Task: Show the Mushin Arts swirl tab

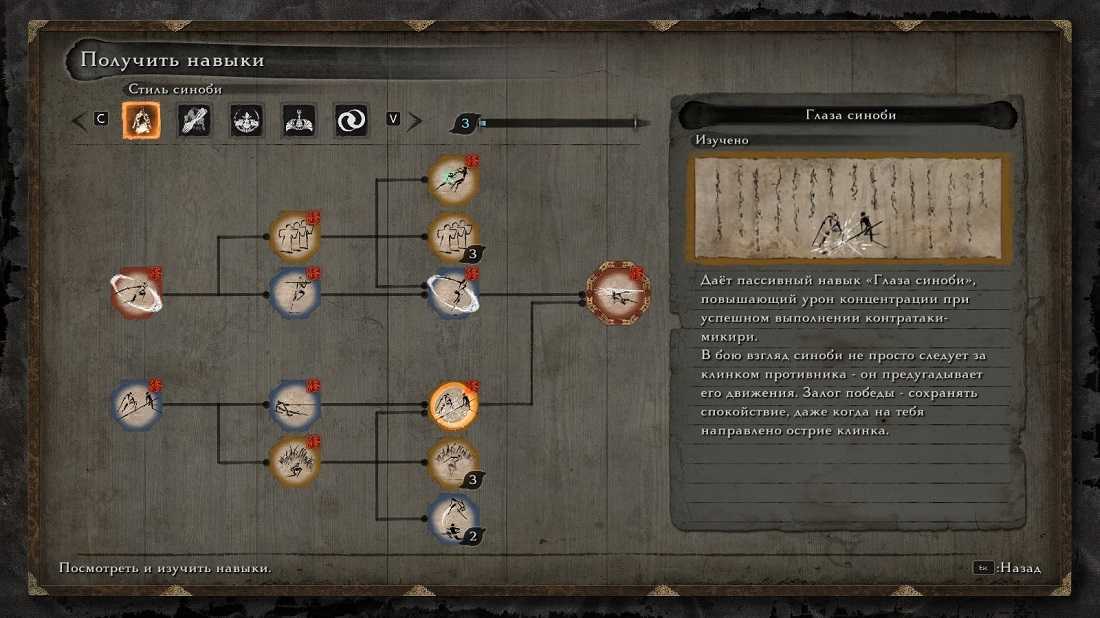Action: 351,121
